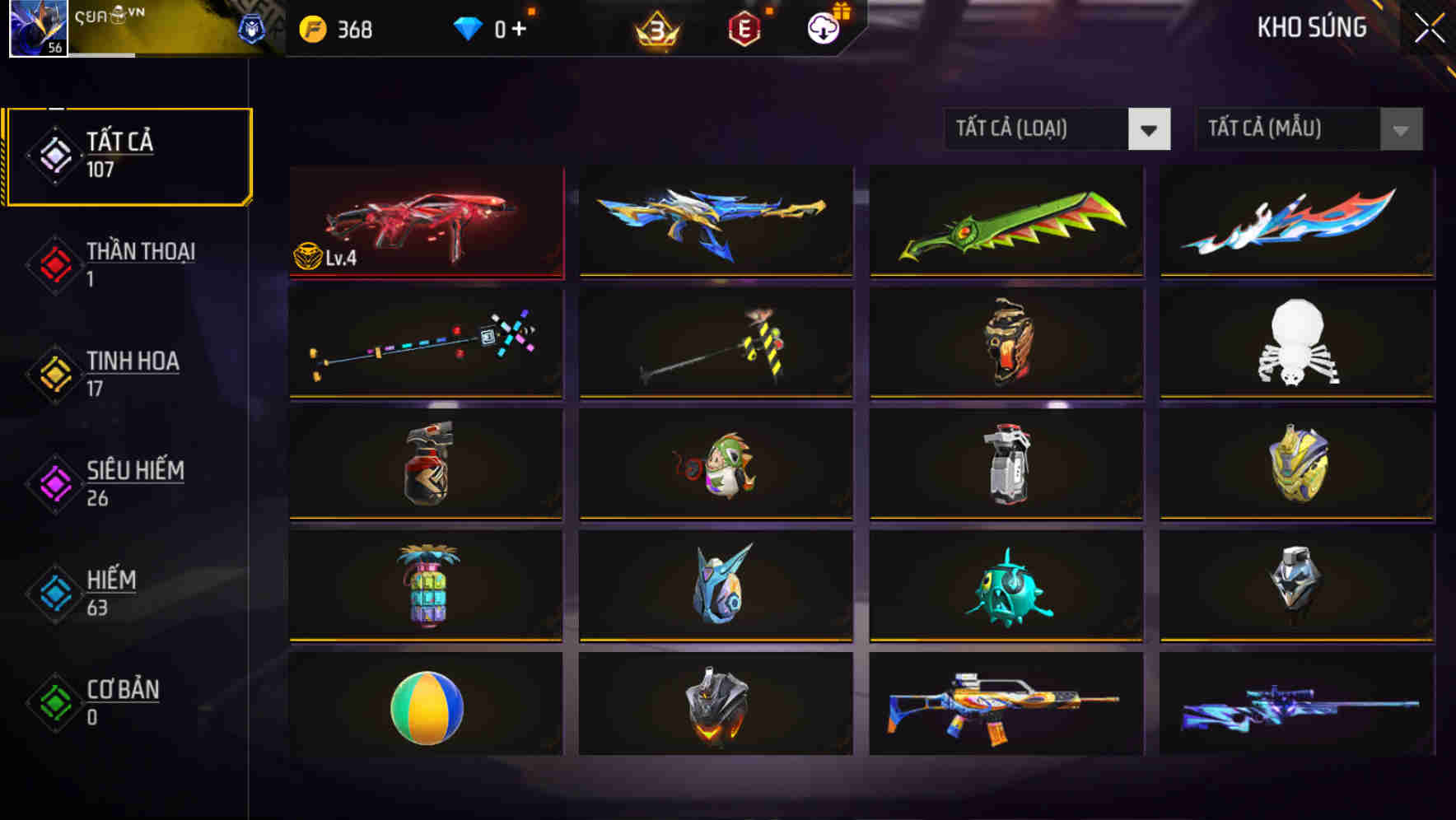
Task: Open the cloud download gift icon
Action: coord(822,27)
